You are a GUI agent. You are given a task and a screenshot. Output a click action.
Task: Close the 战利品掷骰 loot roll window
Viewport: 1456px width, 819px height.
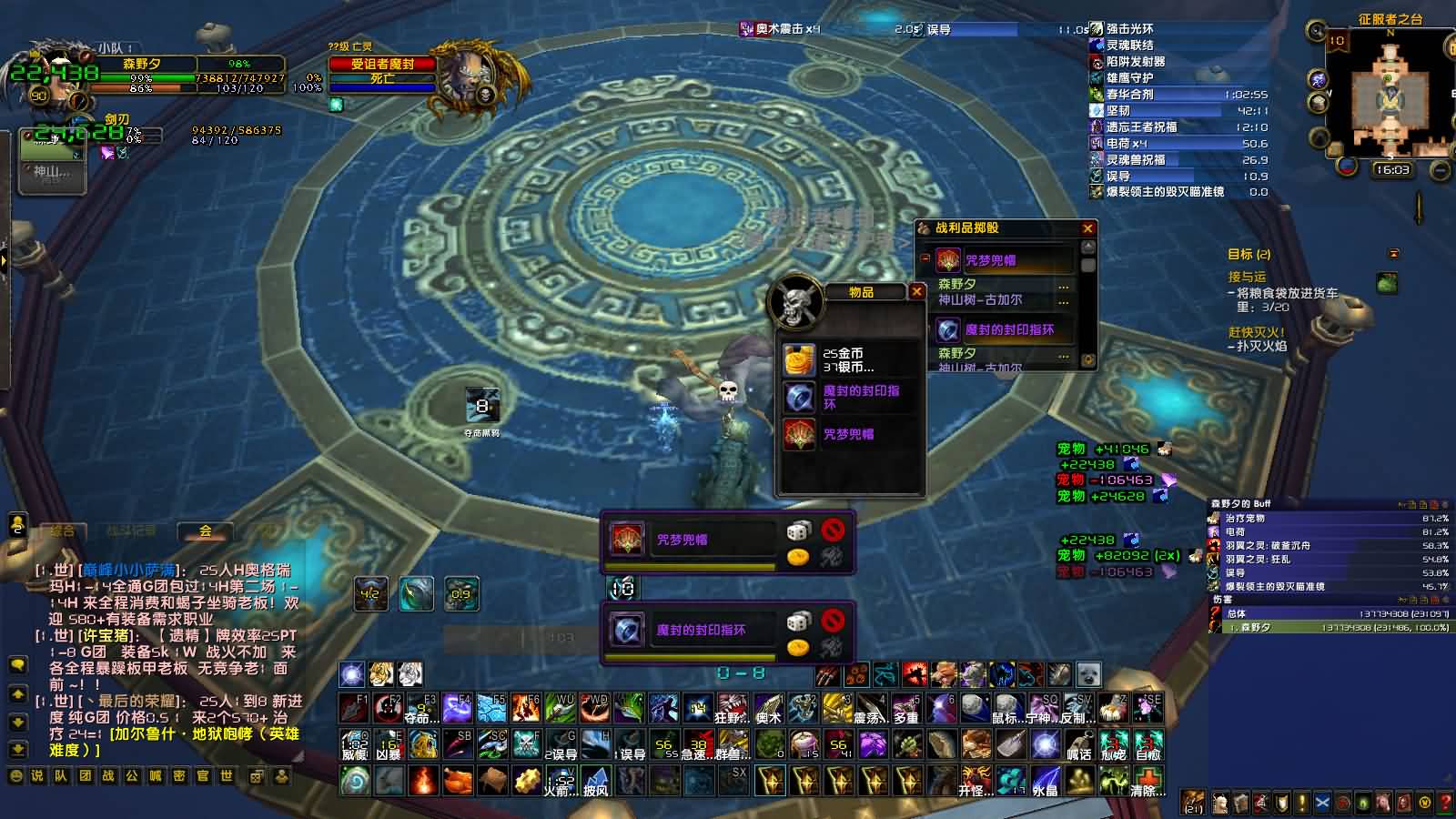1087,228
